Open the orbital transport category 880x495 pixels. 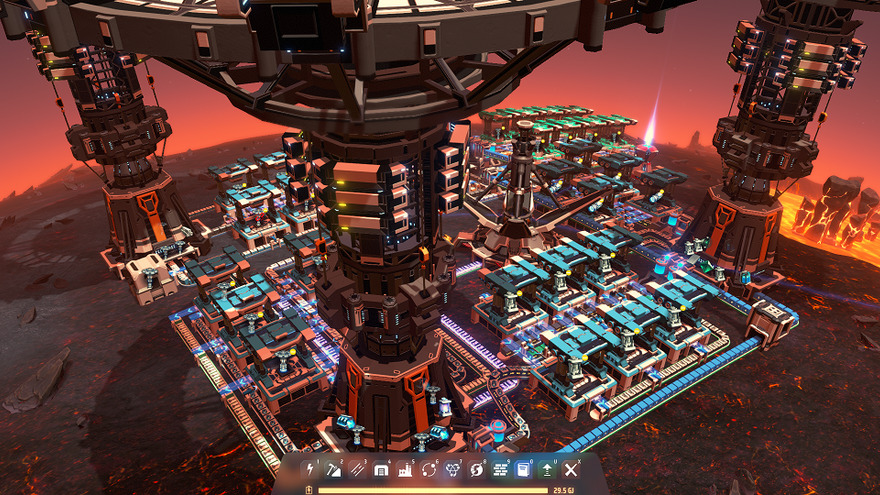point(429,468)
